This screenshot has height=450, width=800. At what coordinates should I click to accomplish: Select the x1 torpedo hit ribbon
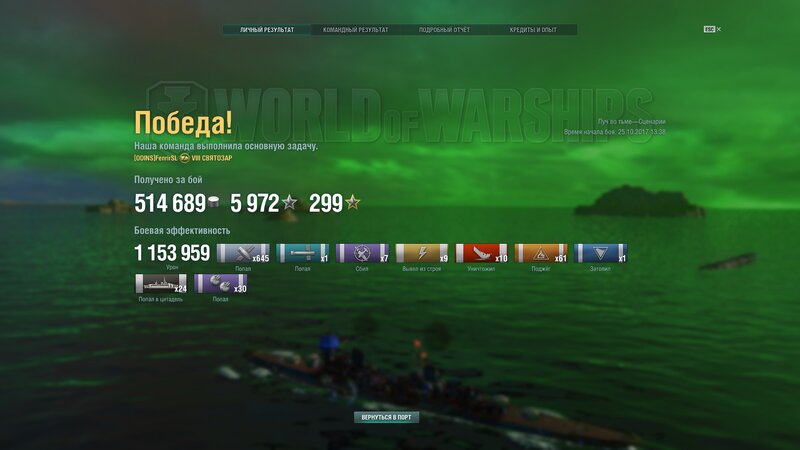pyautogui.click(x=302, y=253)
